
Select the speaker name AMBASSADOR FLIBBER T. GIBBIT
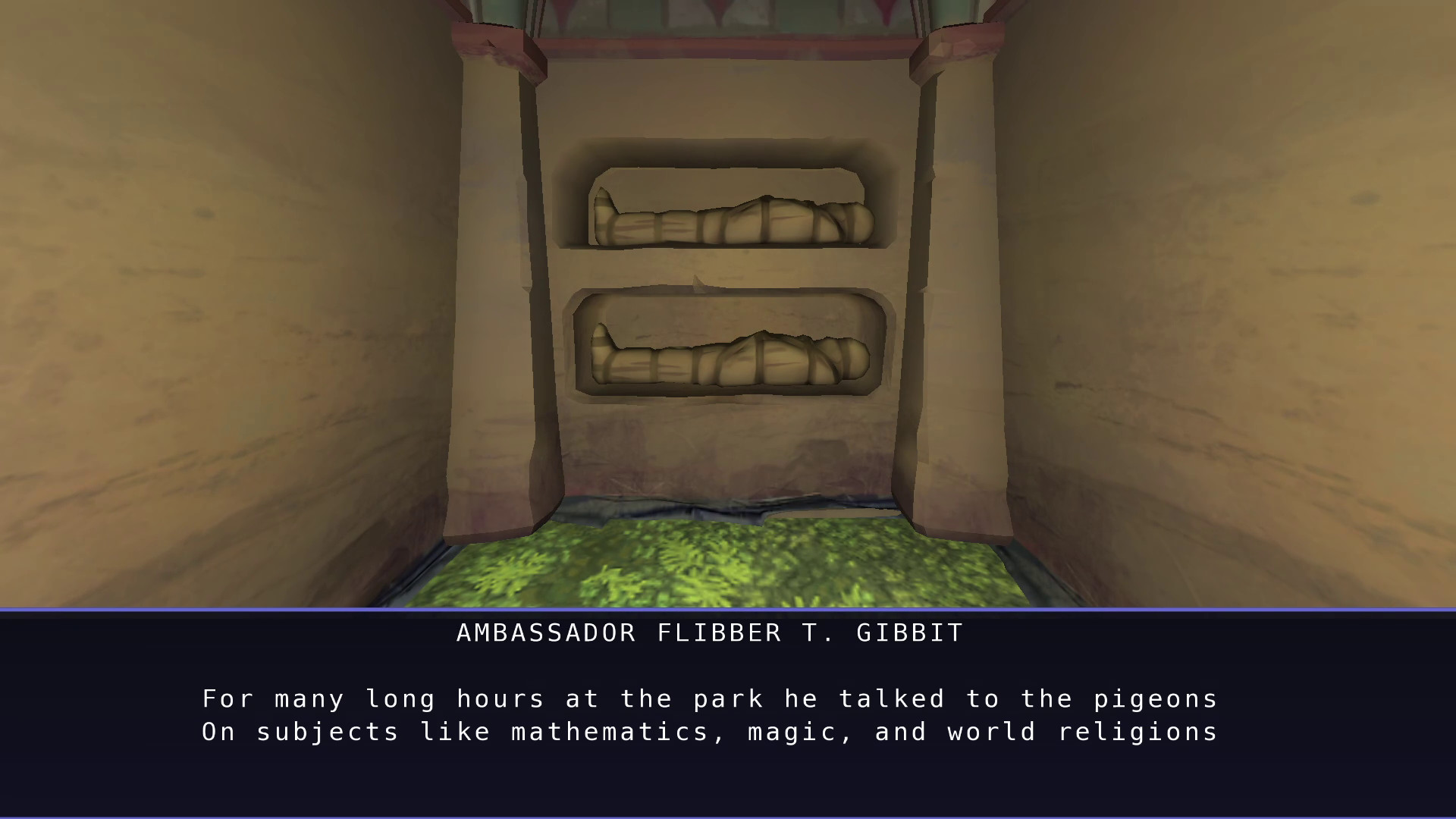(709, 632)
